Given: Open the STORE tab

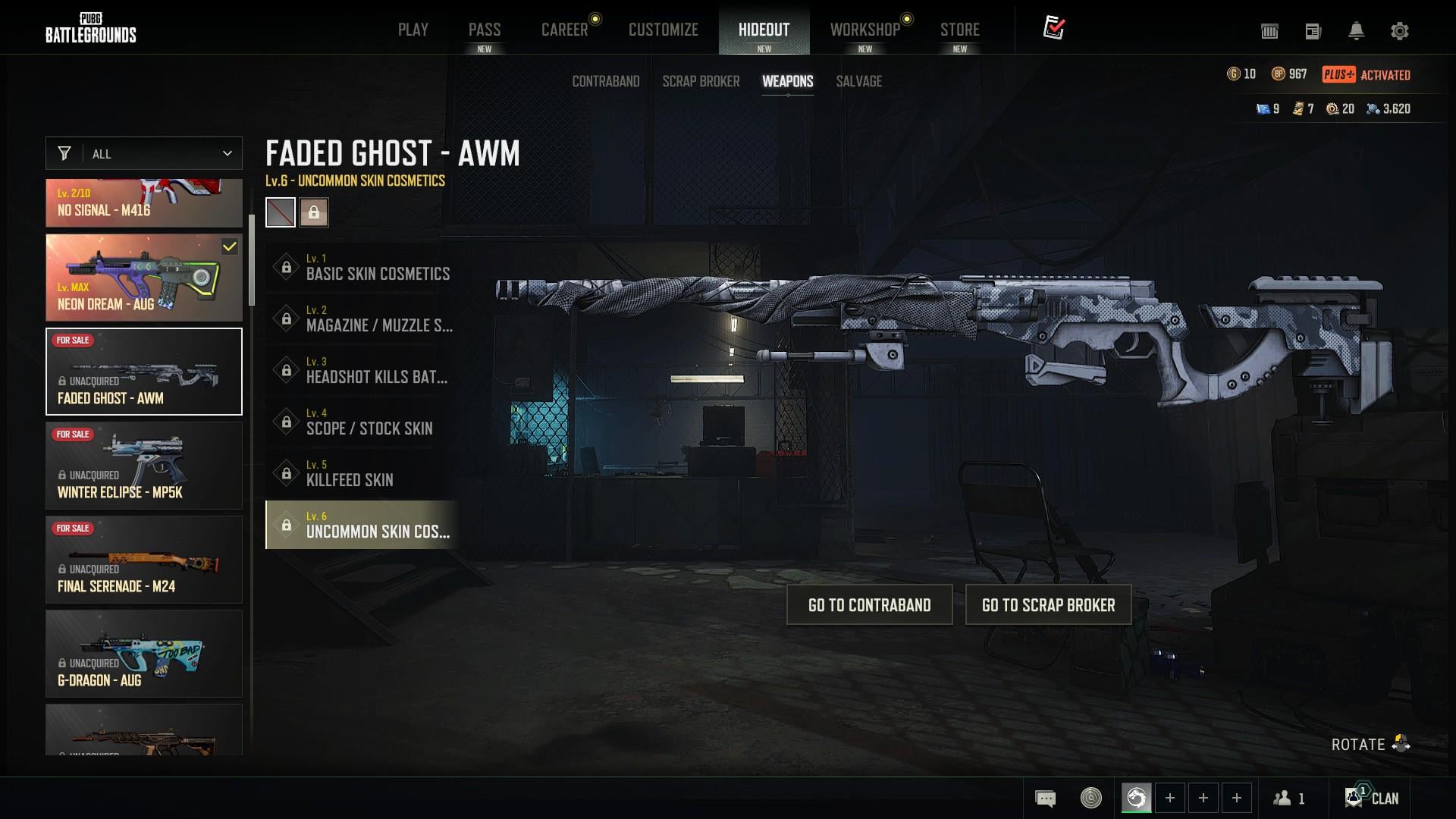Looking at the screenshot, I should (959, 30).
